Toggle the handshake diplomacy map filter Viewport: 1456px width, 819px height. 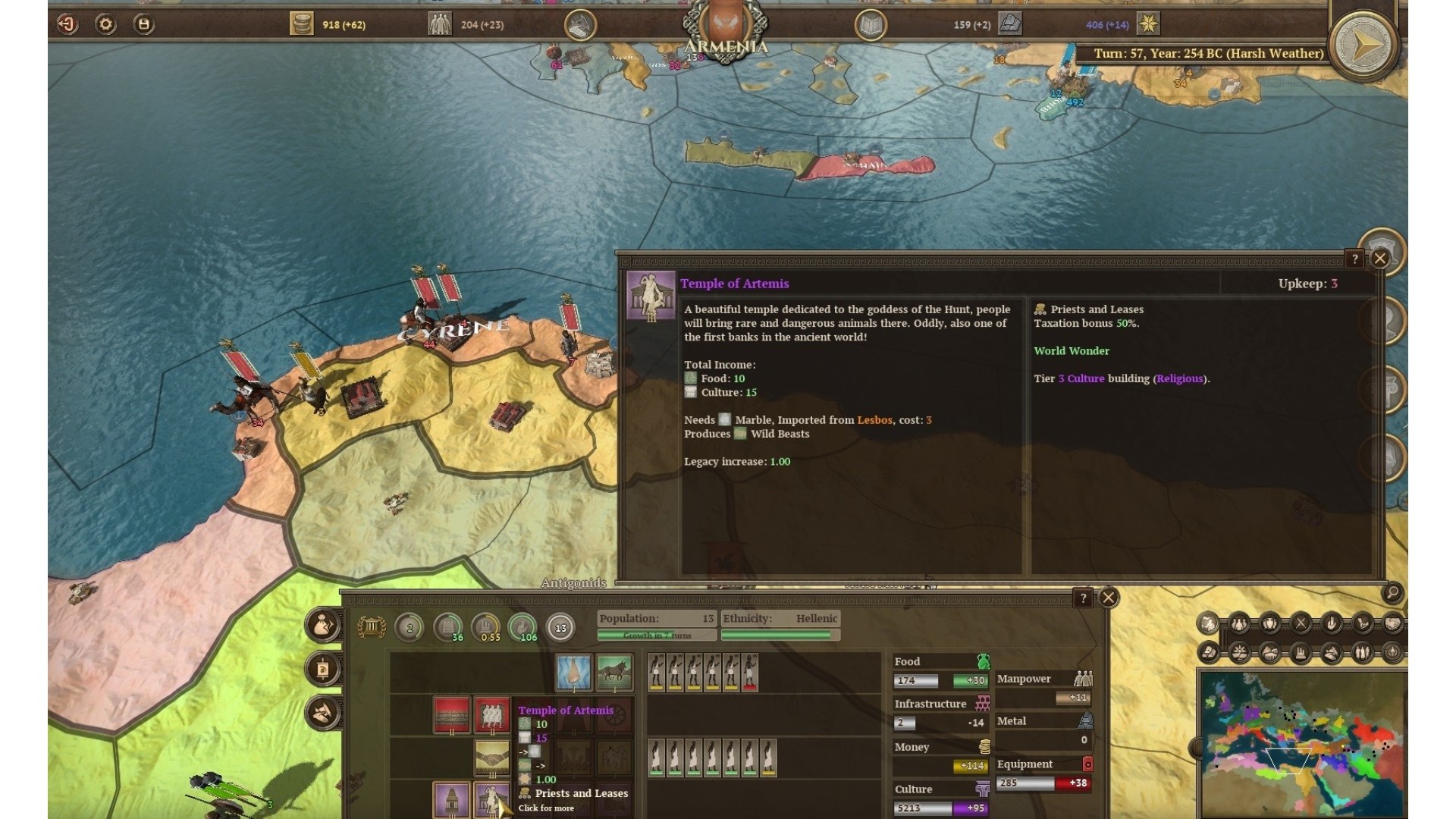pyautogui.click(x=1392, y=624)
